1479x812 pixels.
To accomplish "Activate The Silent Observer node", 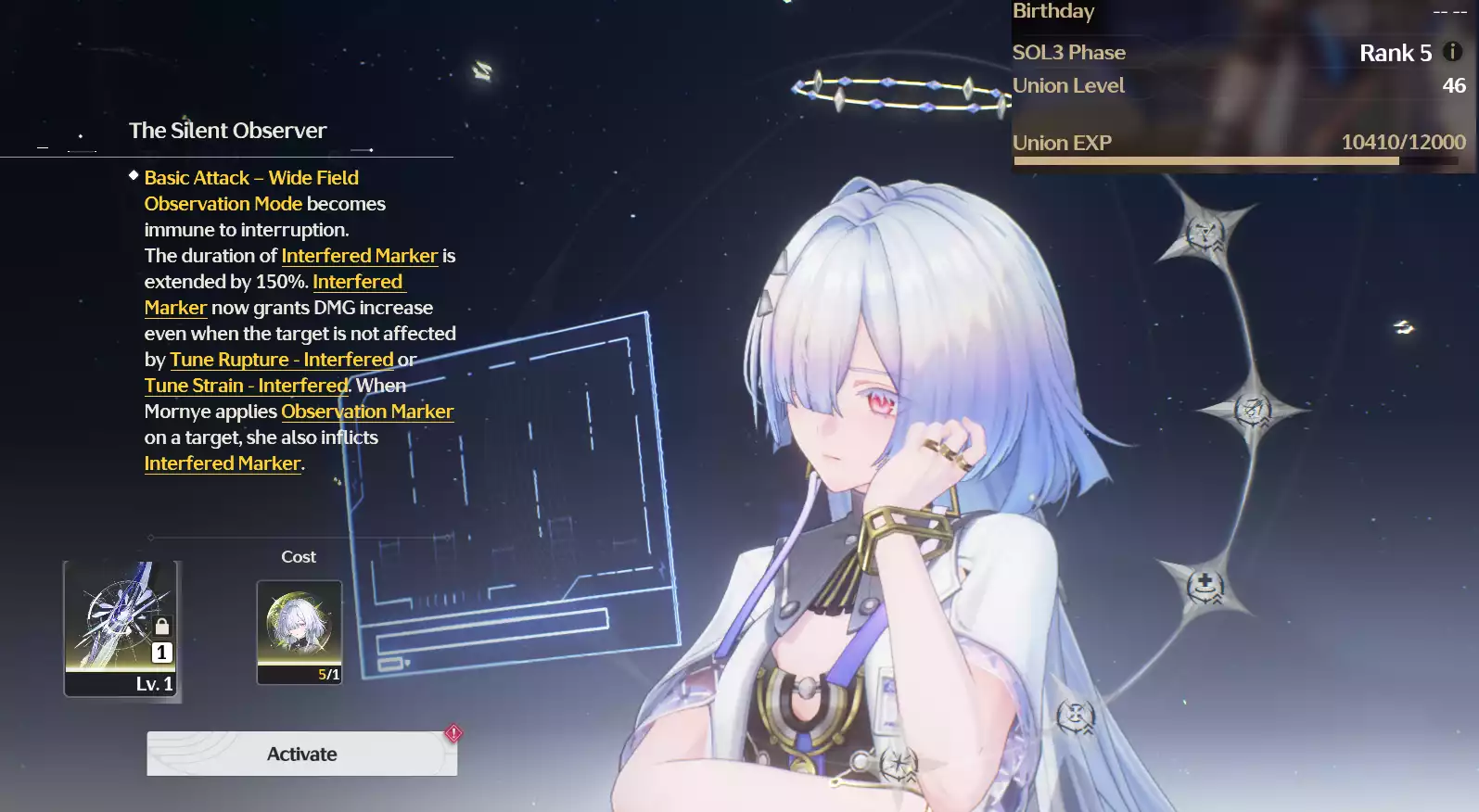I will coord(301,754).
